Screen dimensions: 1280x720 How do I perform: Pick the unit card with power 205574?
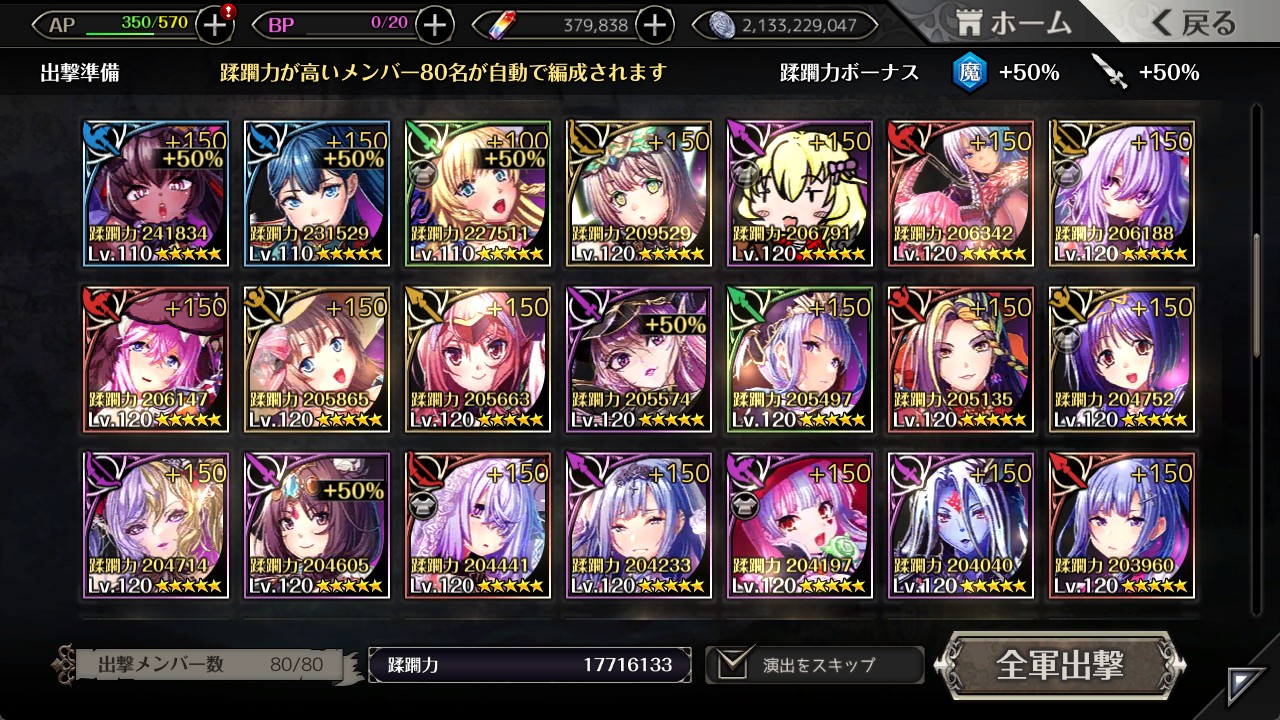tap(639, 360)
